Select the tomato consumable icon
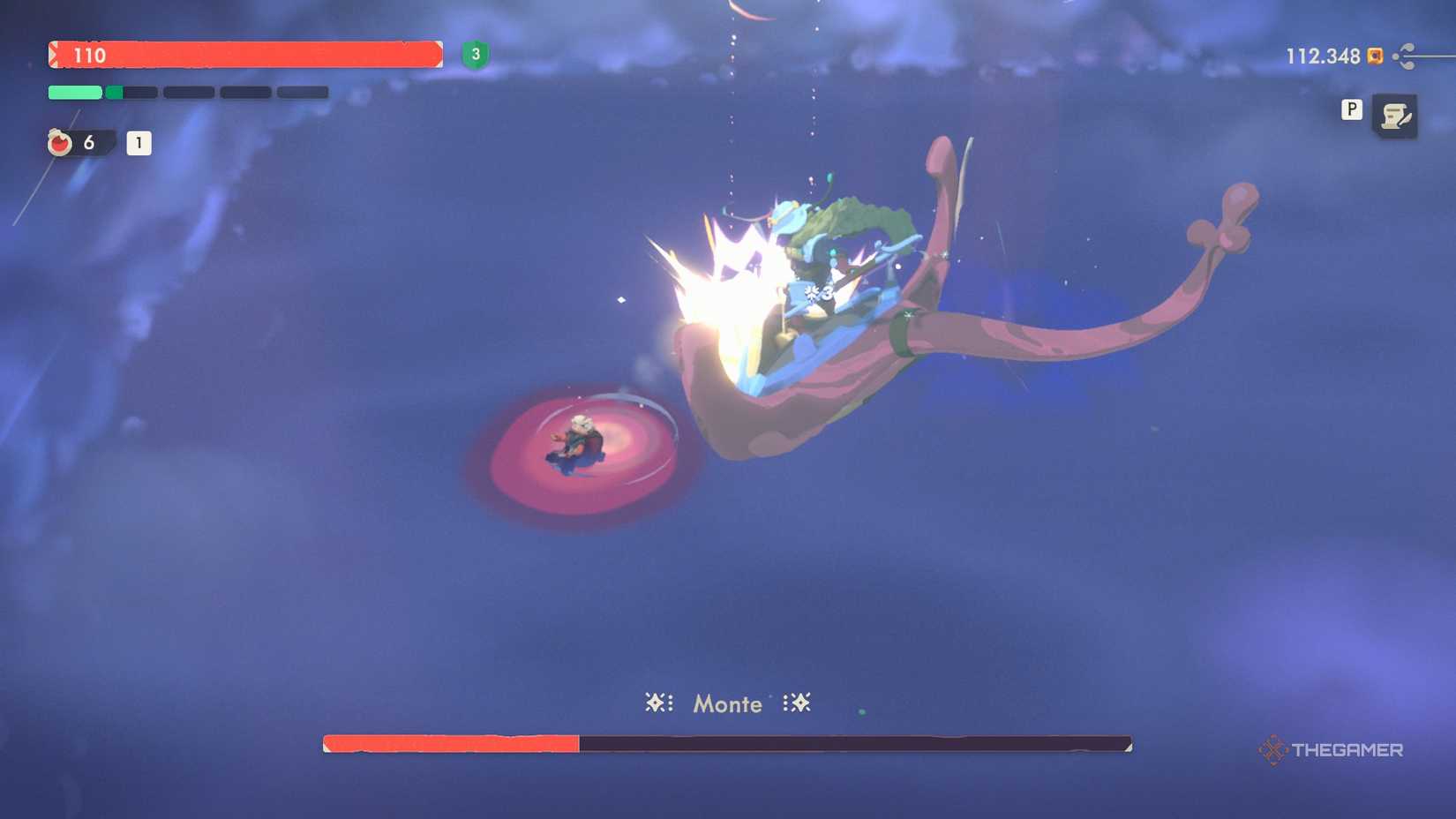The width and height of the screenshot is (1456, 819). pos(59,142)
